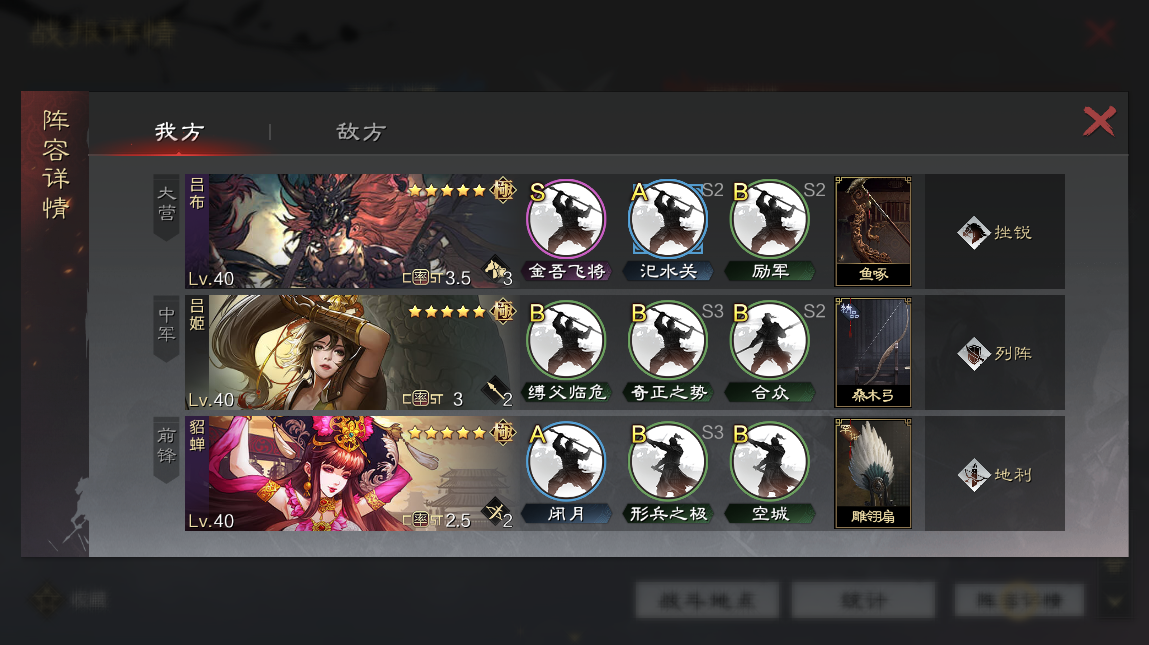The height and width of the screenshot is (645, 1149).
Task: View the 地利 formation trait
Action: pos(995,474)
